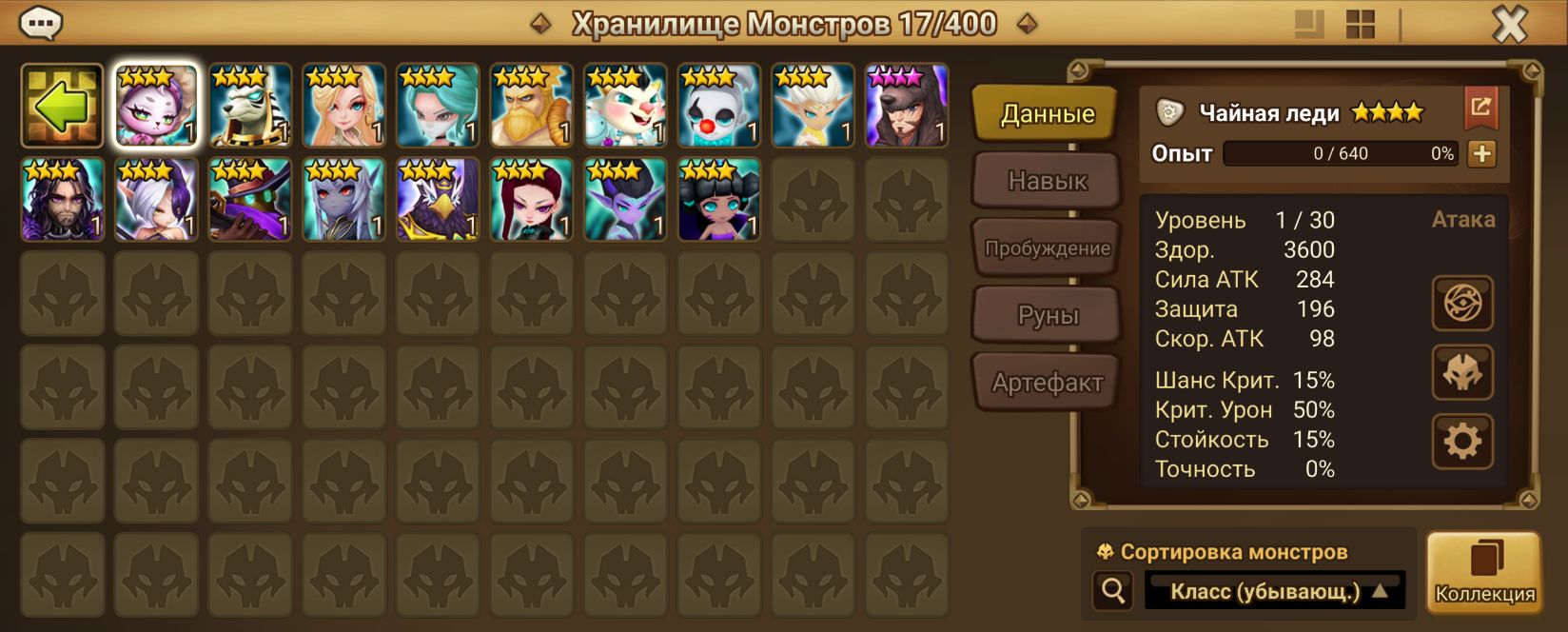Show the Руны tab

1047,315
